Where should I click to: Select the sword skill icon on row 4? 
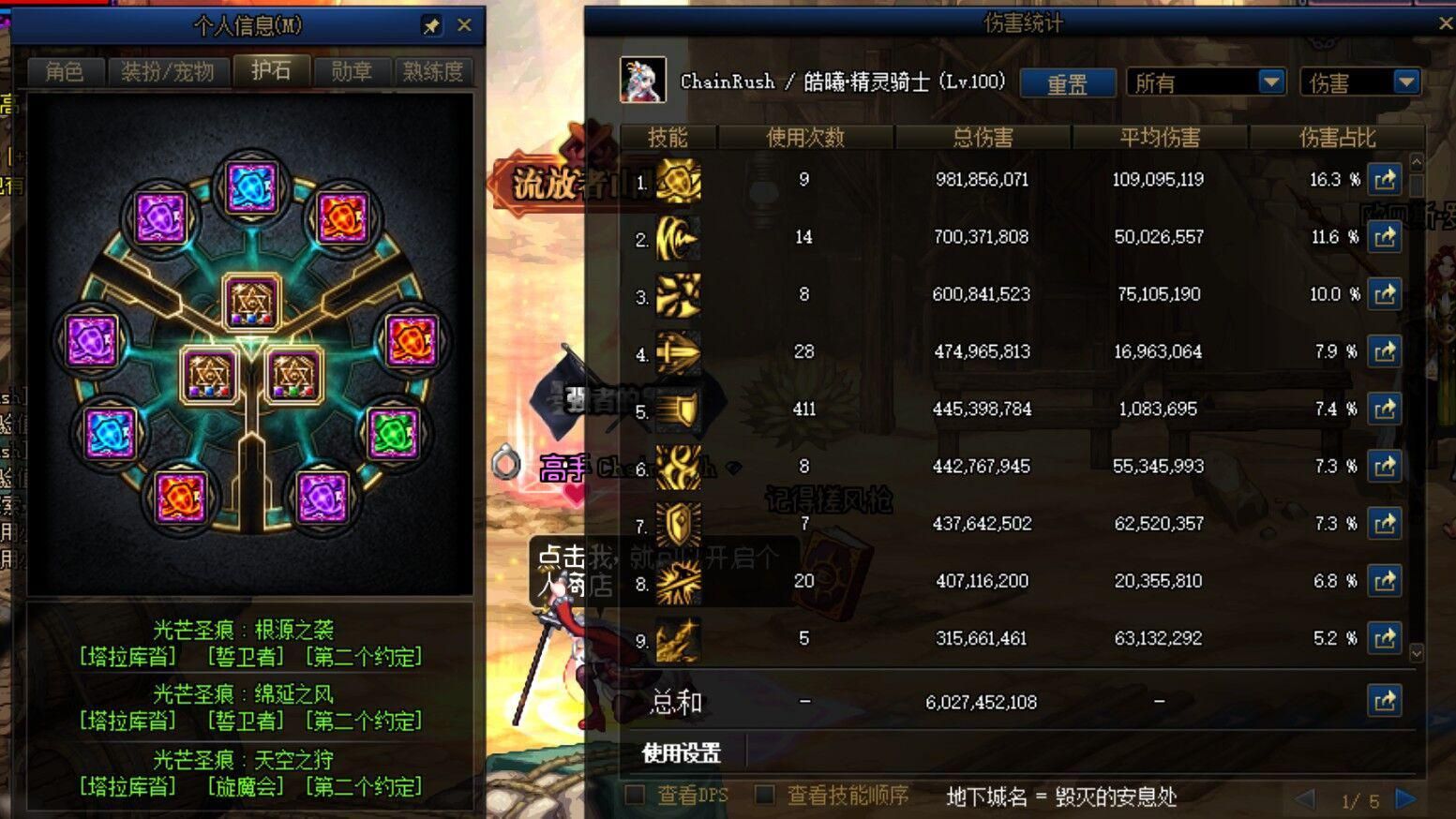(x=677, y=352)
